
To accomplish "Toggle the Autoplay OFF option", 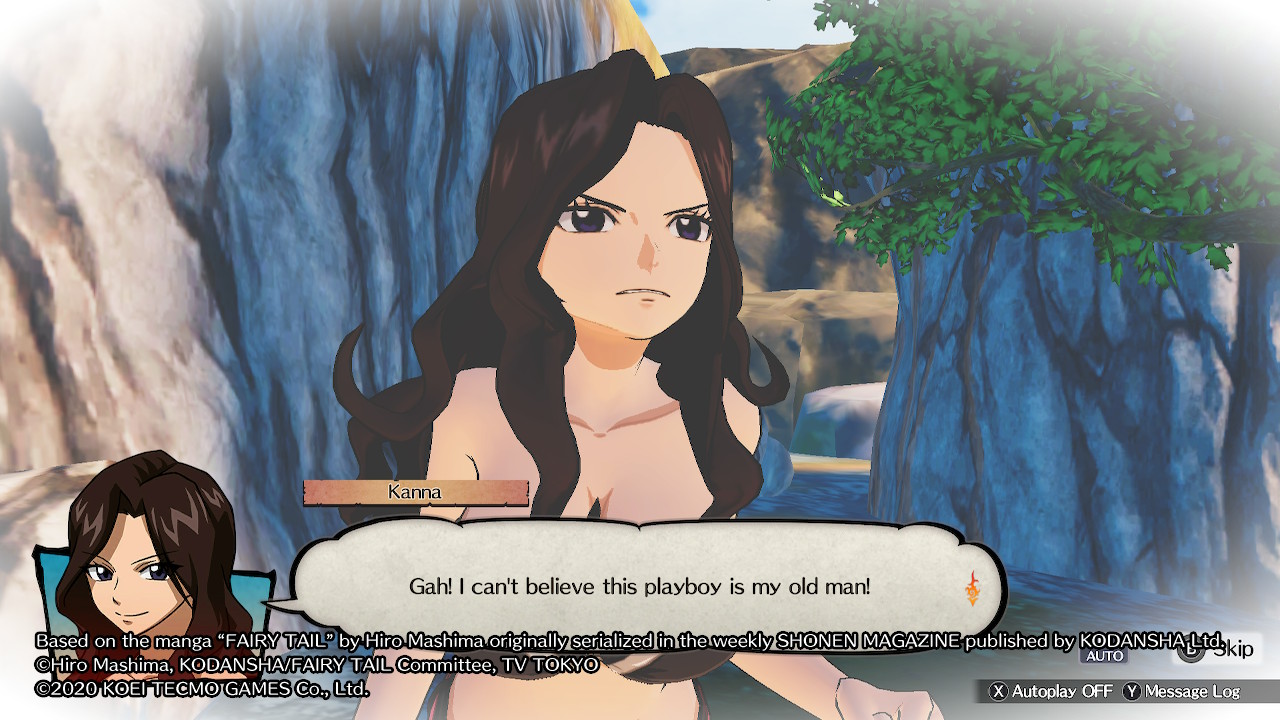I will [x=1050, y=691].
